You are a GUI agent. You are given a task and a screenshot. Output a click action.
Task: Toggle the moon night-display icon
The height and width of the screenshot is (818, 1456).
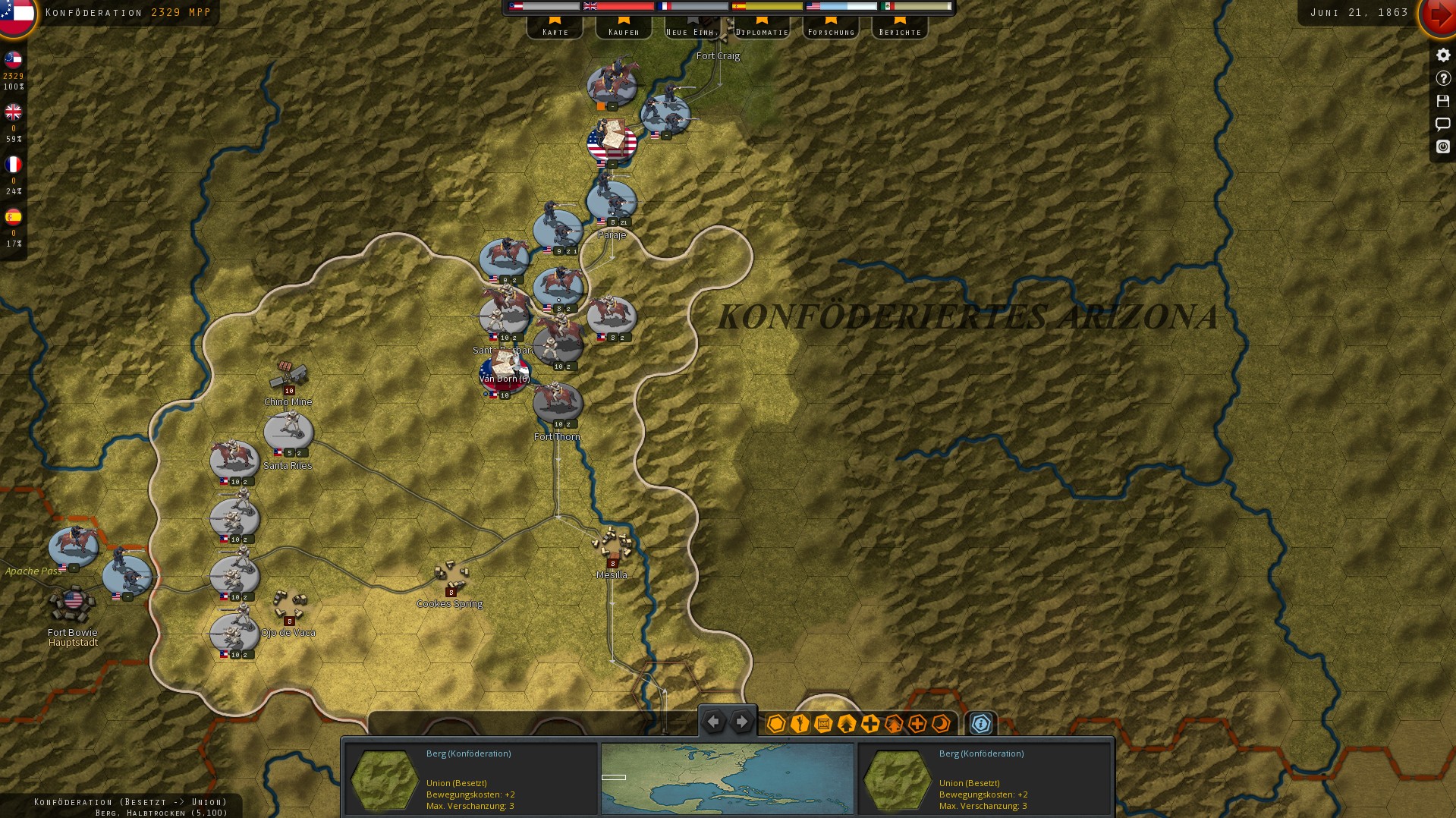point(941,723)
